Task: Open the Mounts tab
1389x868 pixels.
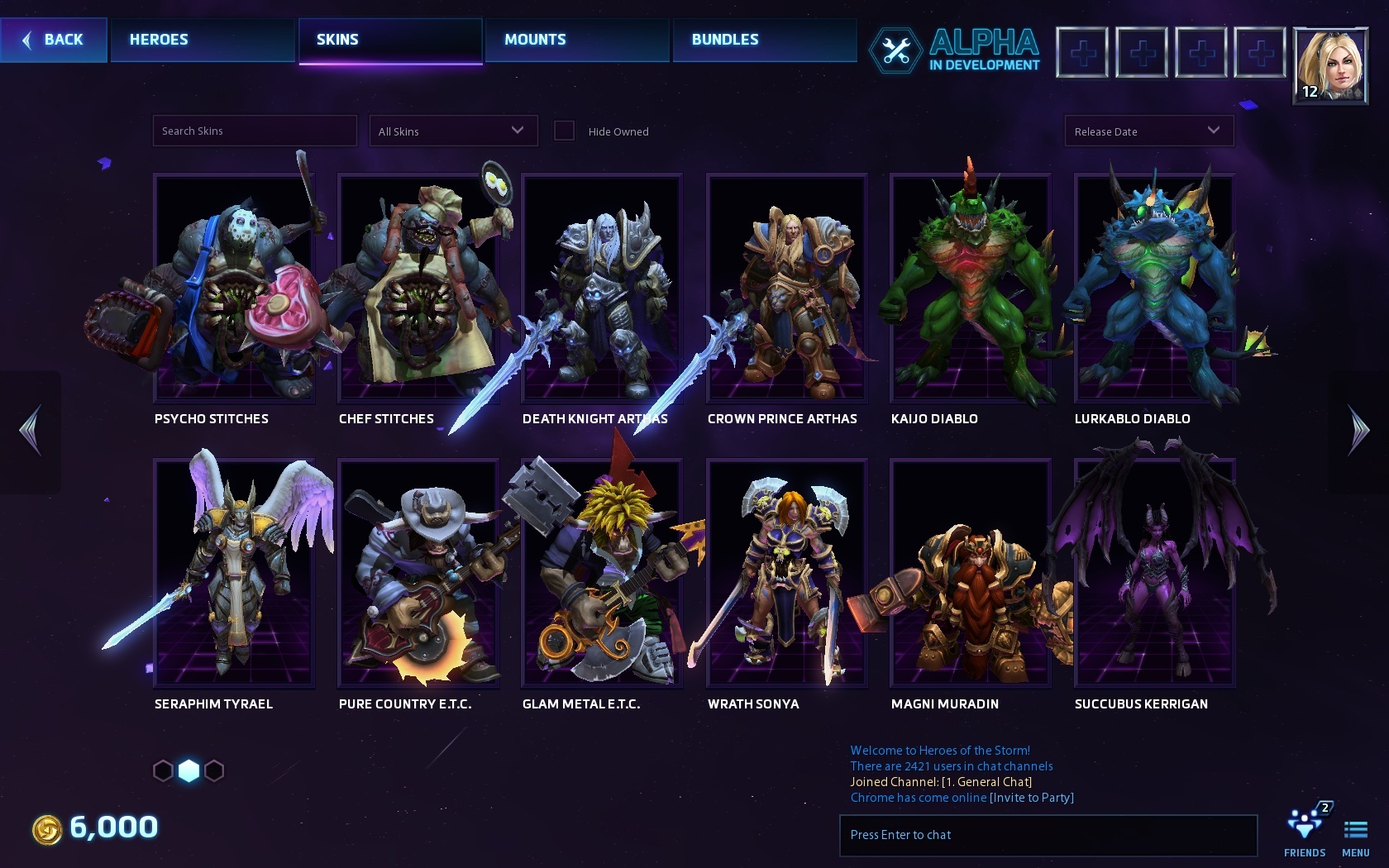Action: click(576, 40)
